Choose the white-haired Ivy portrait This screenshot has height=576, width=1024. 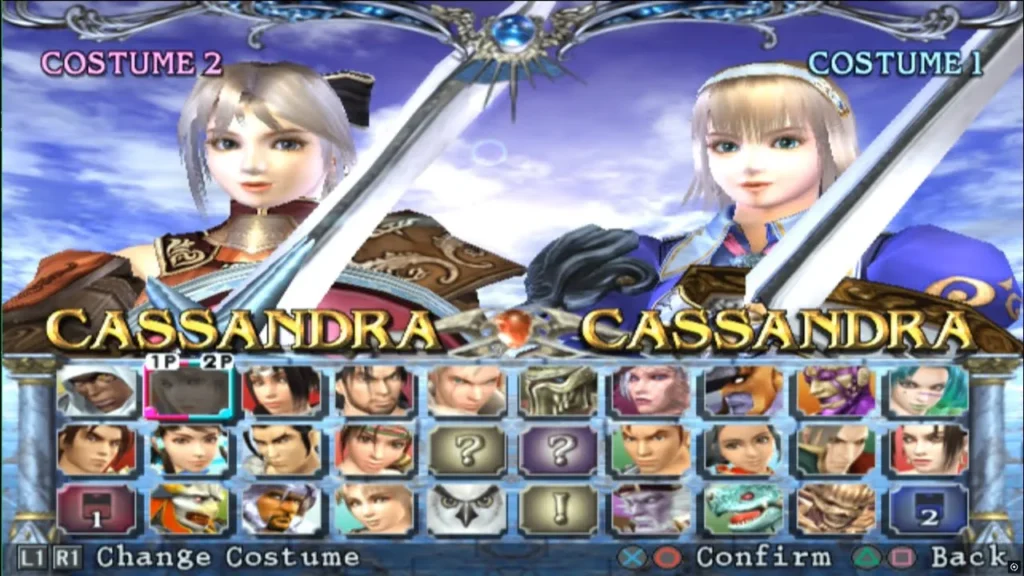tap(650, 391)
